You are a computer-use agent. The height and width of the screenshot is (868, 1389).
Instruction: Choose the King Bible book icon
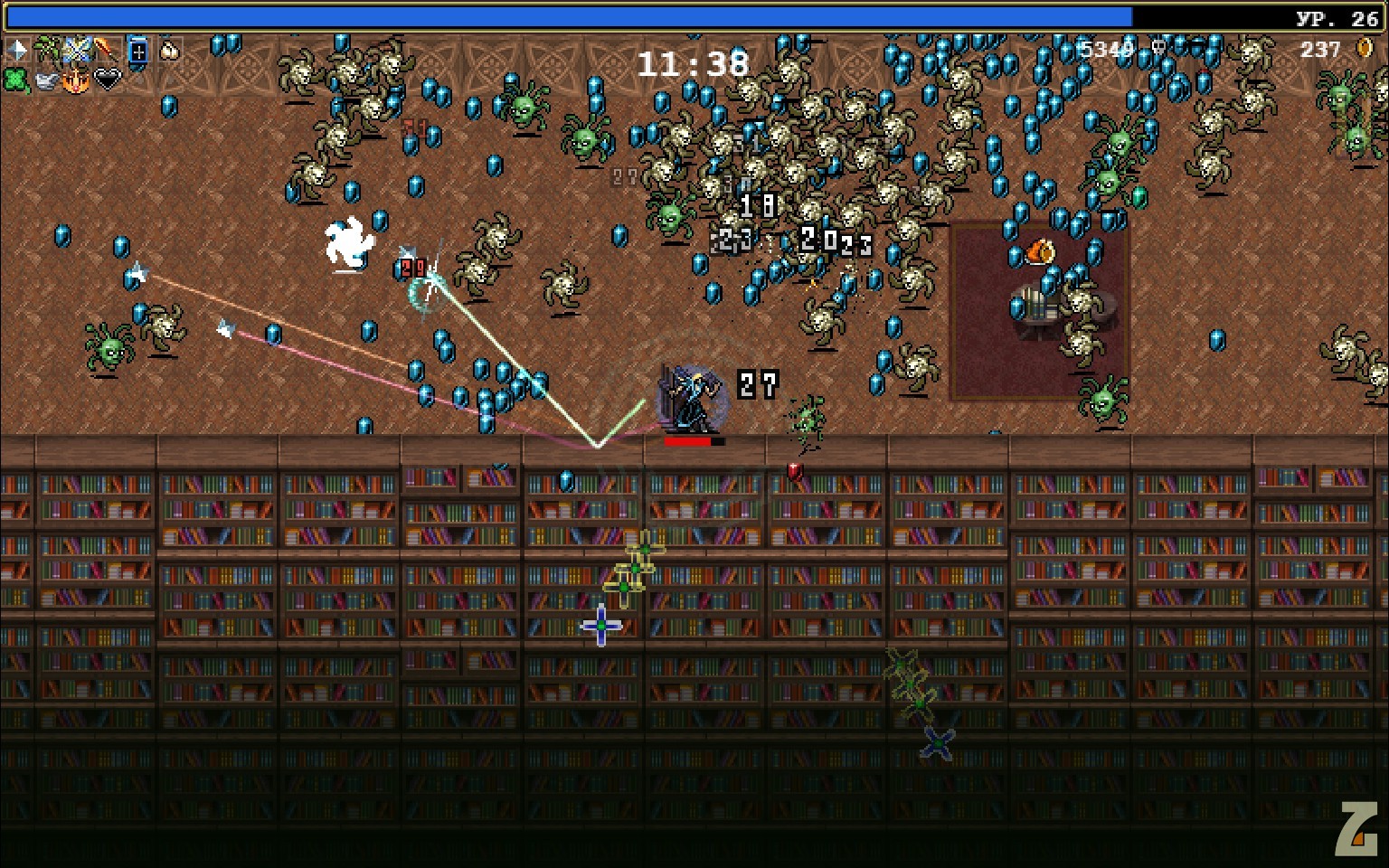pyautogui.click(x=137, y=51)
